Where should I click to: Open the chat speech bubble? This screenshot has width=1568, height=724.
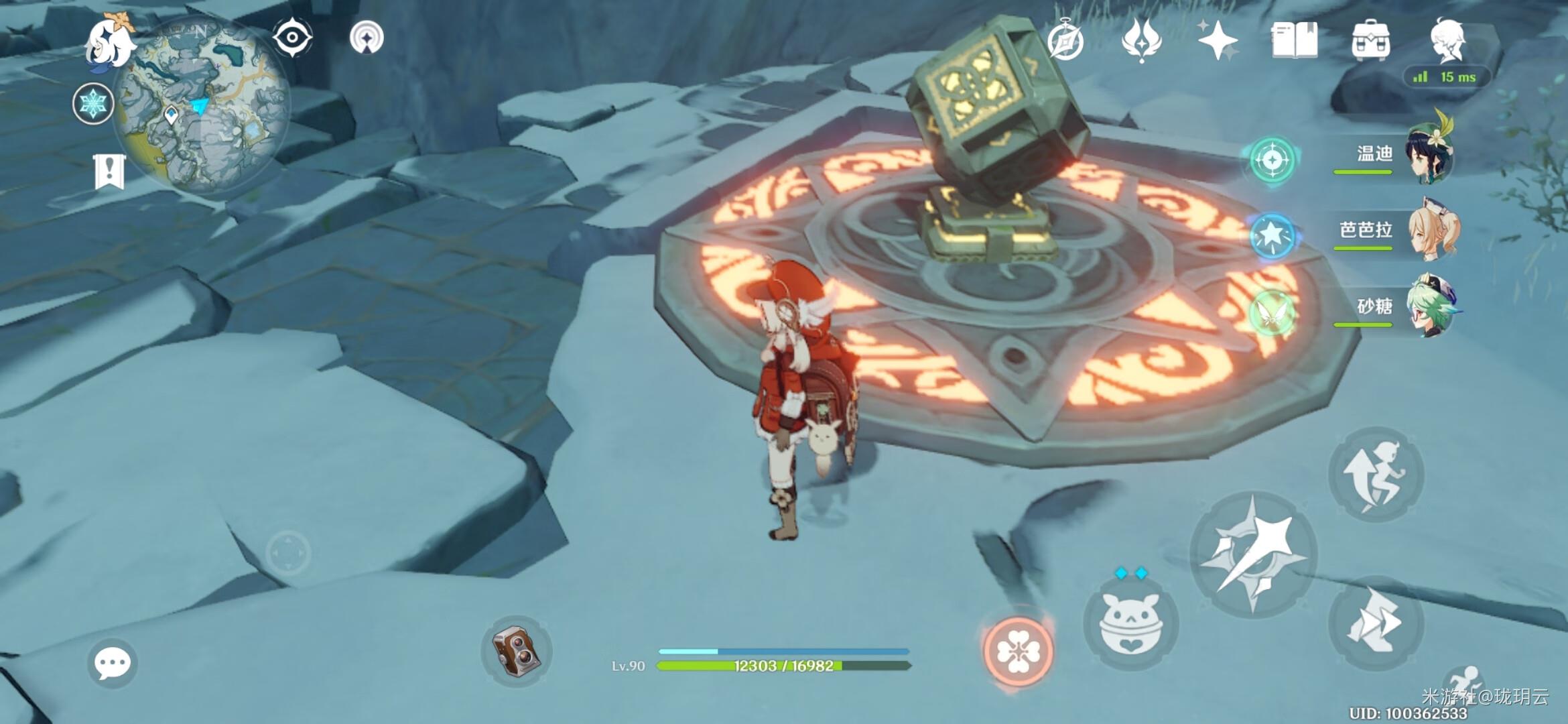[x=112, y=664]
